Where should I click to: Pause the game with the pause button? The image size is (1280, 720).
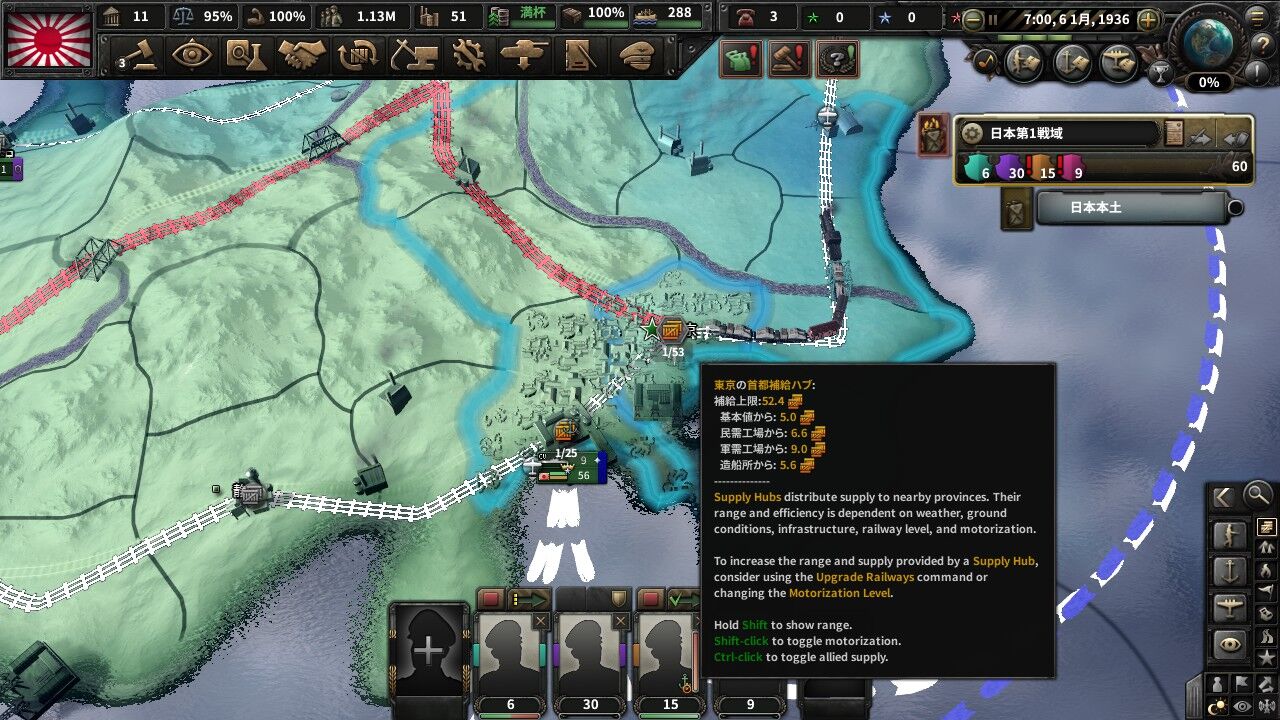[x=992, y=20]
